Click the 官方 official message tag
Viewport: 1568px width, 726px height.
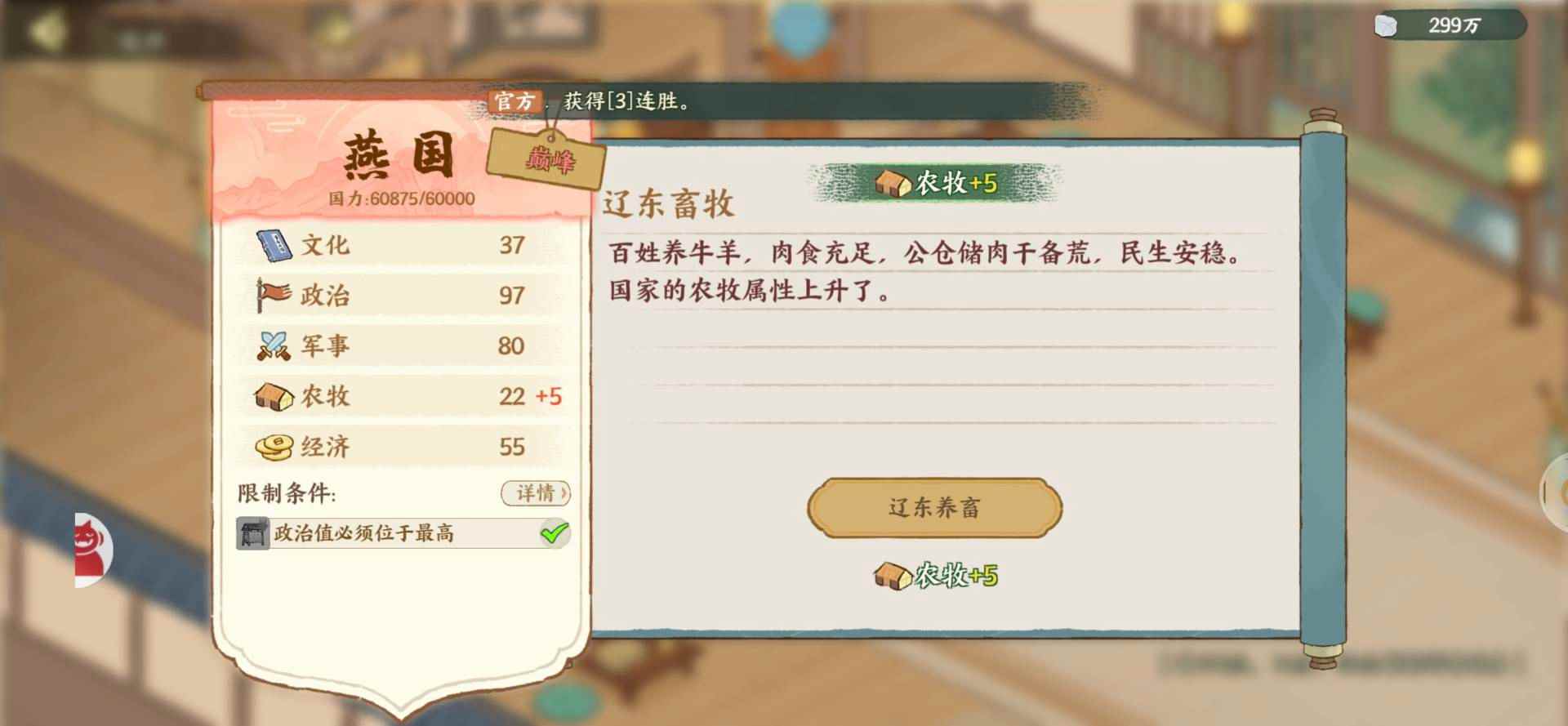513,102
